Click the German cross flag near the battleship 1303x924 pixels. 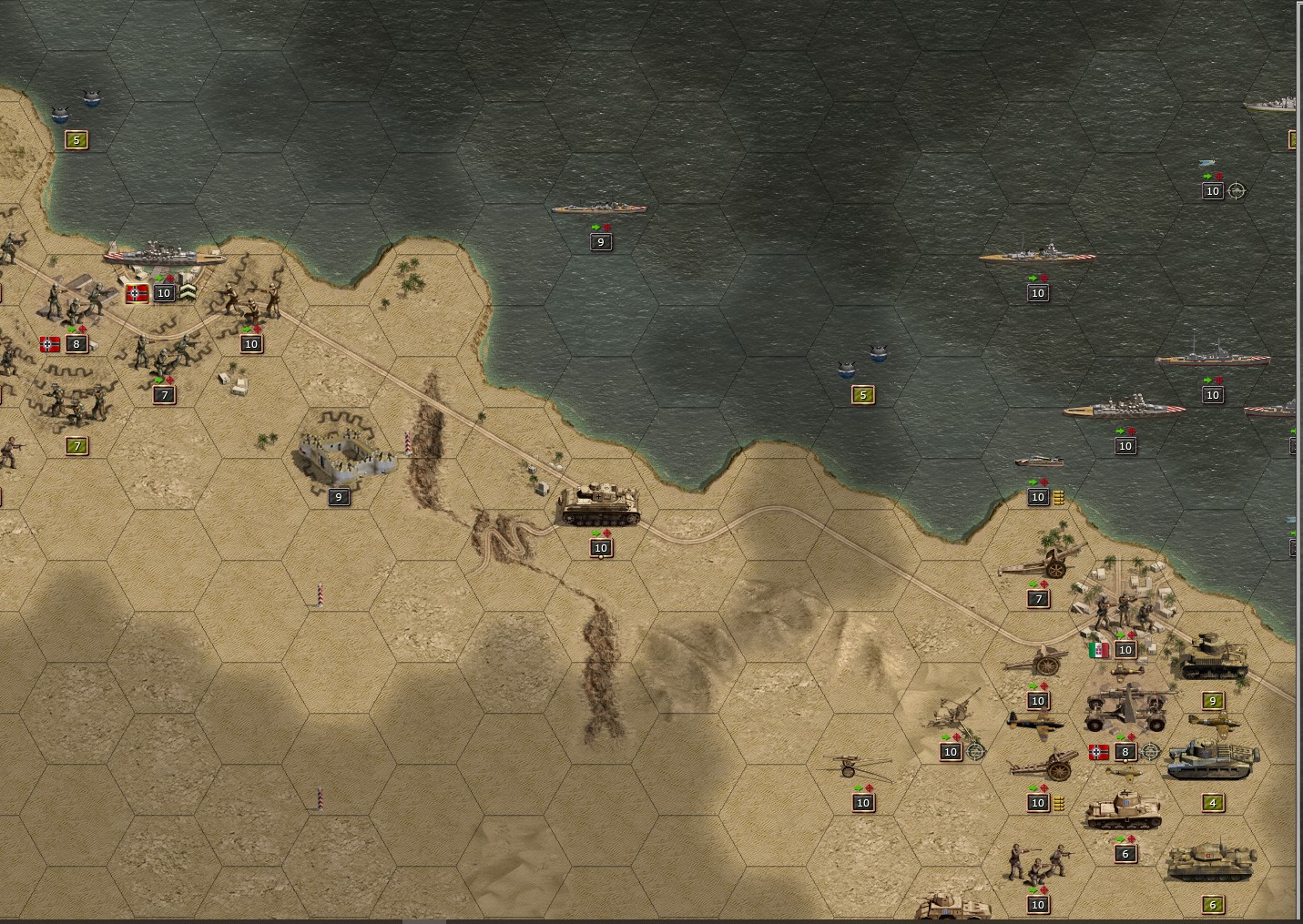137,293
